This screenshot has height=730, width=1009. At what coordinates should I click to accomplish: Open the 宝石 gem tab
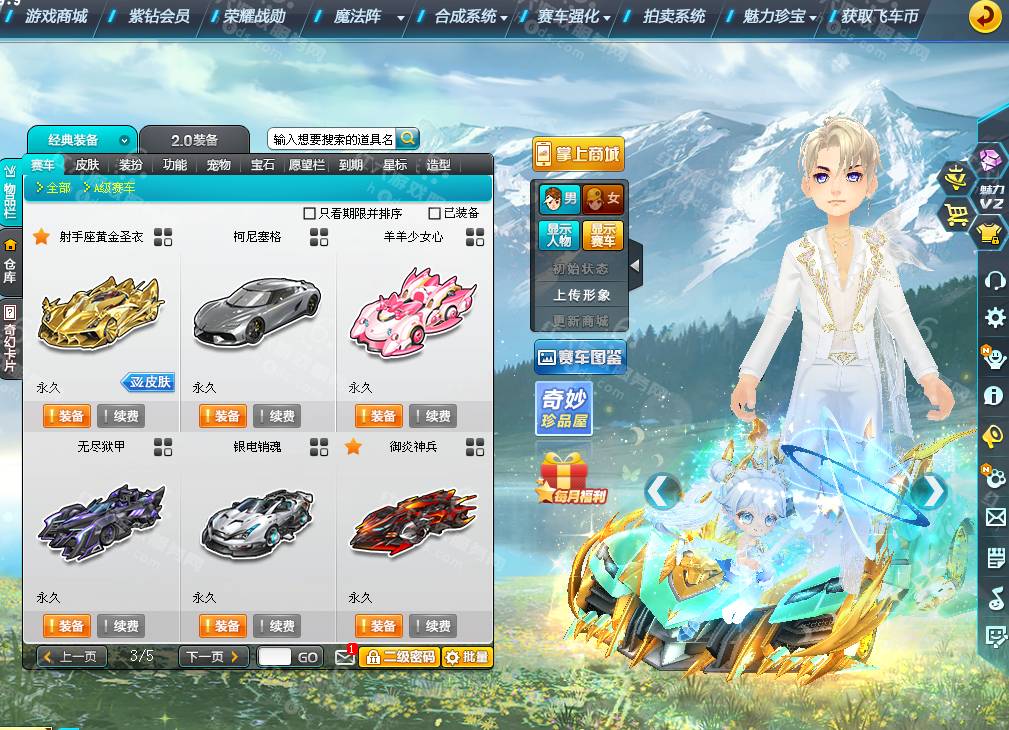(263, 165)
